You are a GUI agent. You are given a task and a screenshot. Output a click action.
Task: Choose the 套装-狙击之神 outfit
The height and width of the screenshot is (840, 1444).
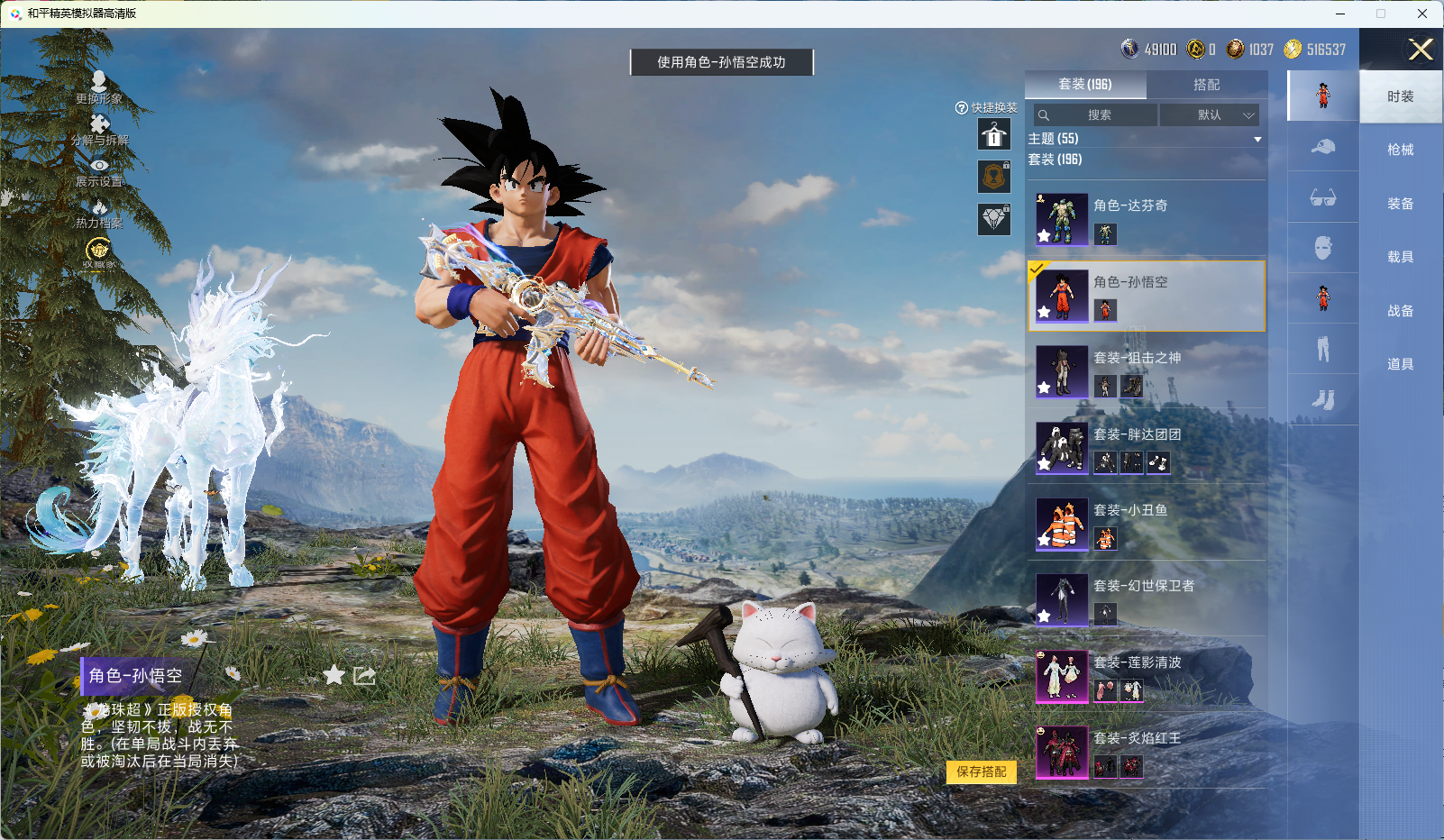tap(1146, 371)
